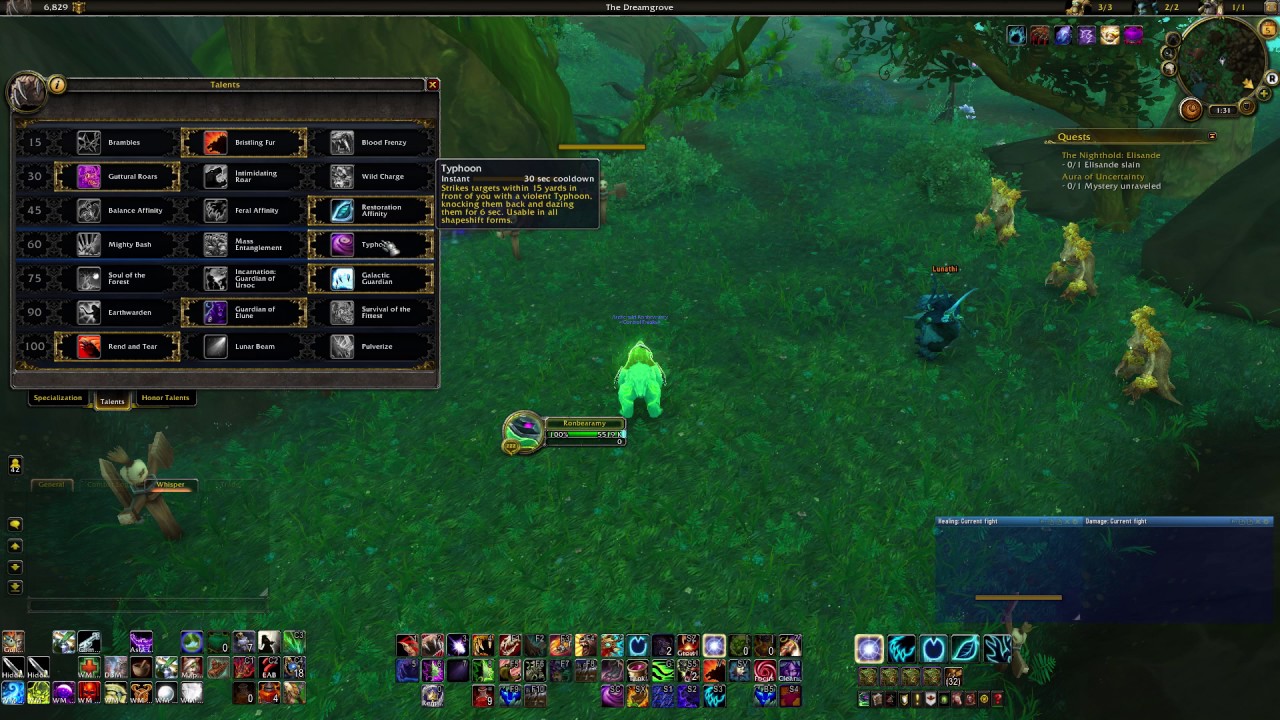Open The Nighthold: Elisande quest entry
Screen dimensions: 1280x720
click(1110, 156)
